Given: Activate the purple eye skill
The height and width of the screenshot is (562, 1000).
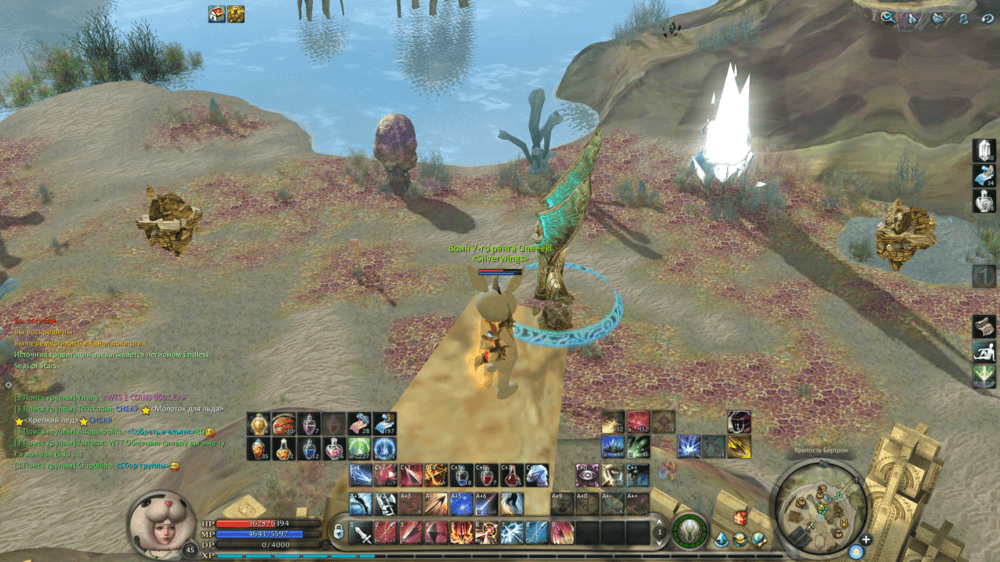Looking at the screenshot, I should (x=588, y=475).
